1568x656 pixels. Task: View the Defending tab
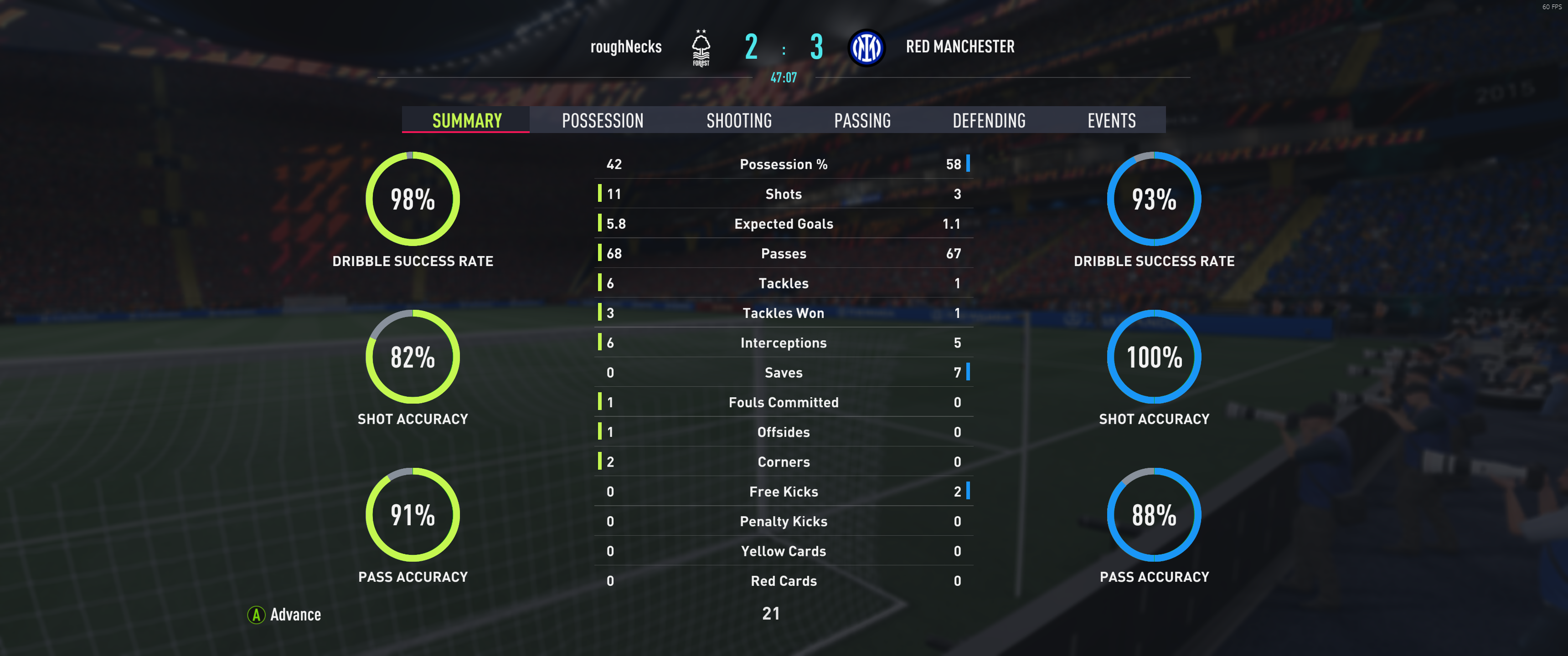click(x=989, y=120)
